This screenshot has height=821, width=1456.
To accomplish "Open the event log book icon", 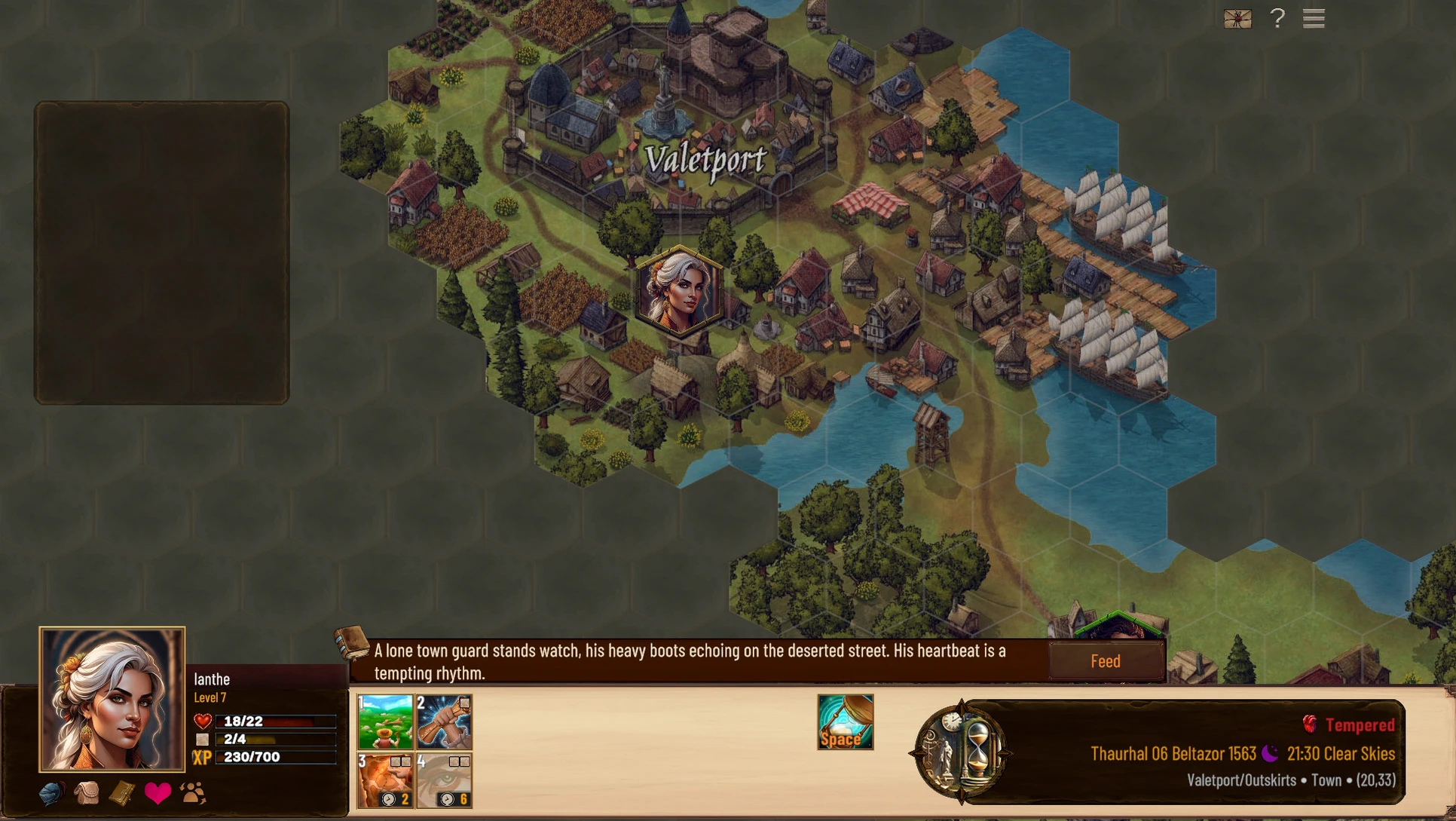I will [x=352, y=643].
